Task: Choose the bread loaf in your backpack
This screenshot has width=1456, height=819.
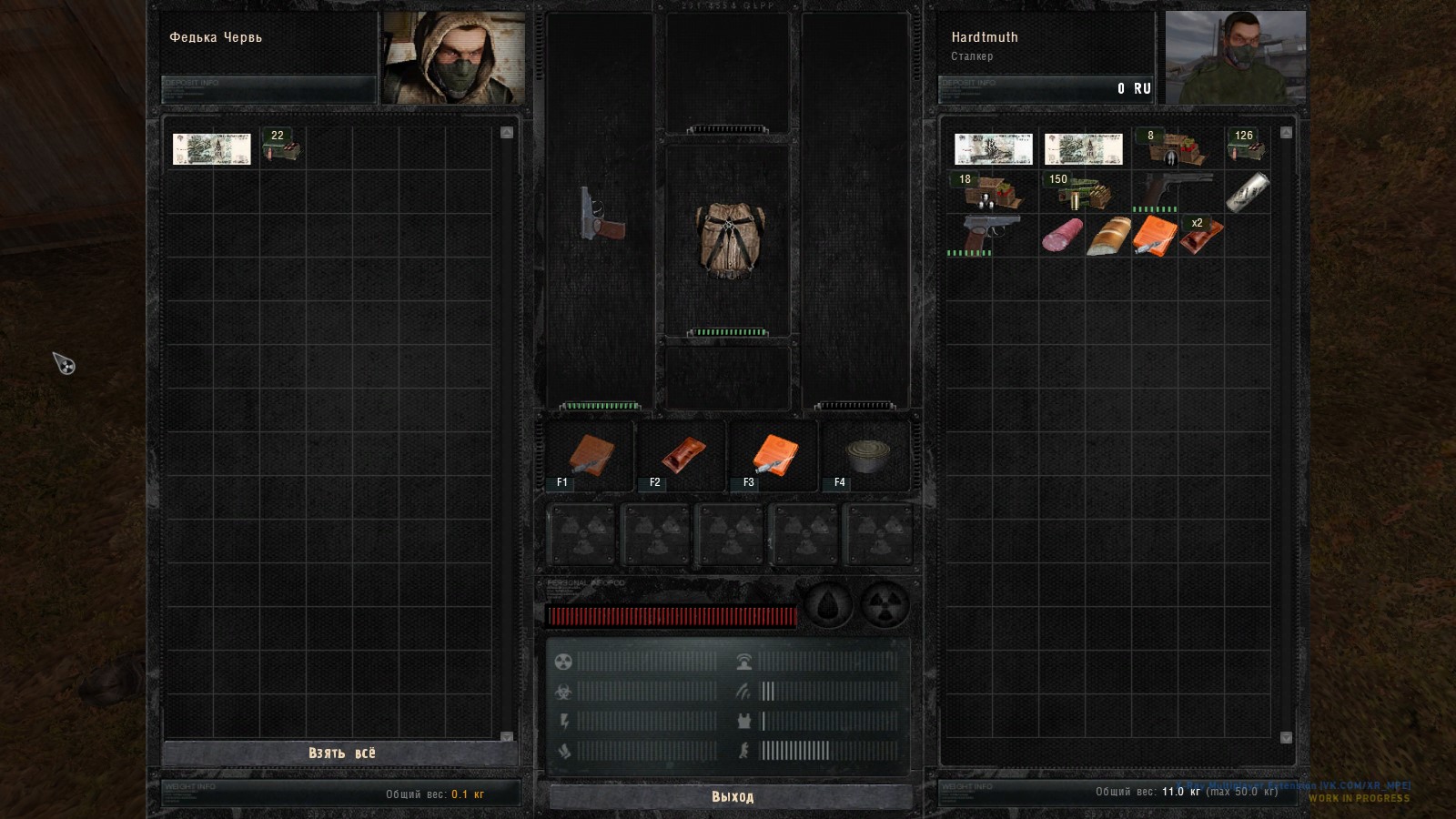Action: click(x=1108, y=236)
